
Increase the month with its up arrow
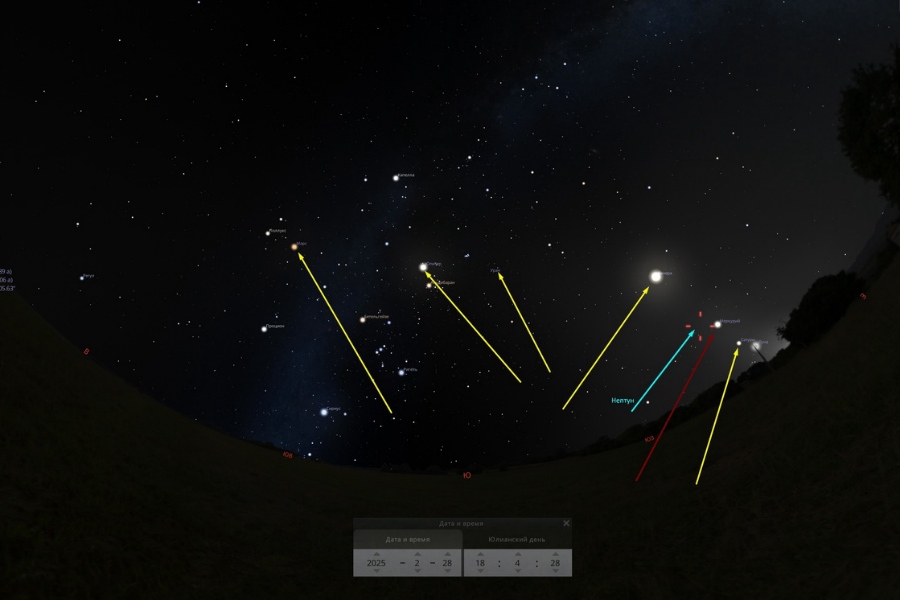417,553
